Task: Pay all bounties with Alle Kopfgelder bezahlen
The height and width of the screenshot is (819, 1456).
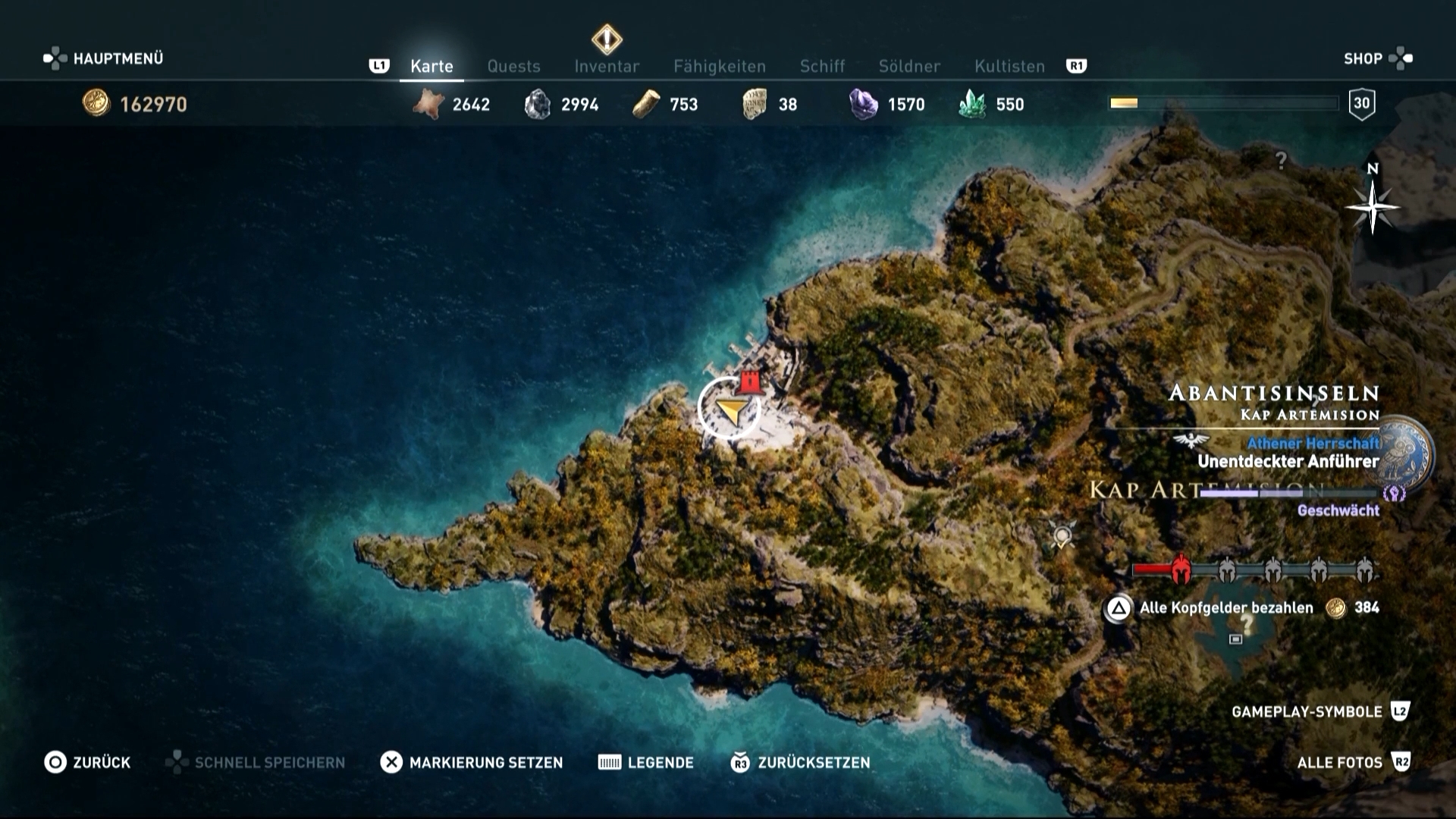Action: (x=1225, y=608)
